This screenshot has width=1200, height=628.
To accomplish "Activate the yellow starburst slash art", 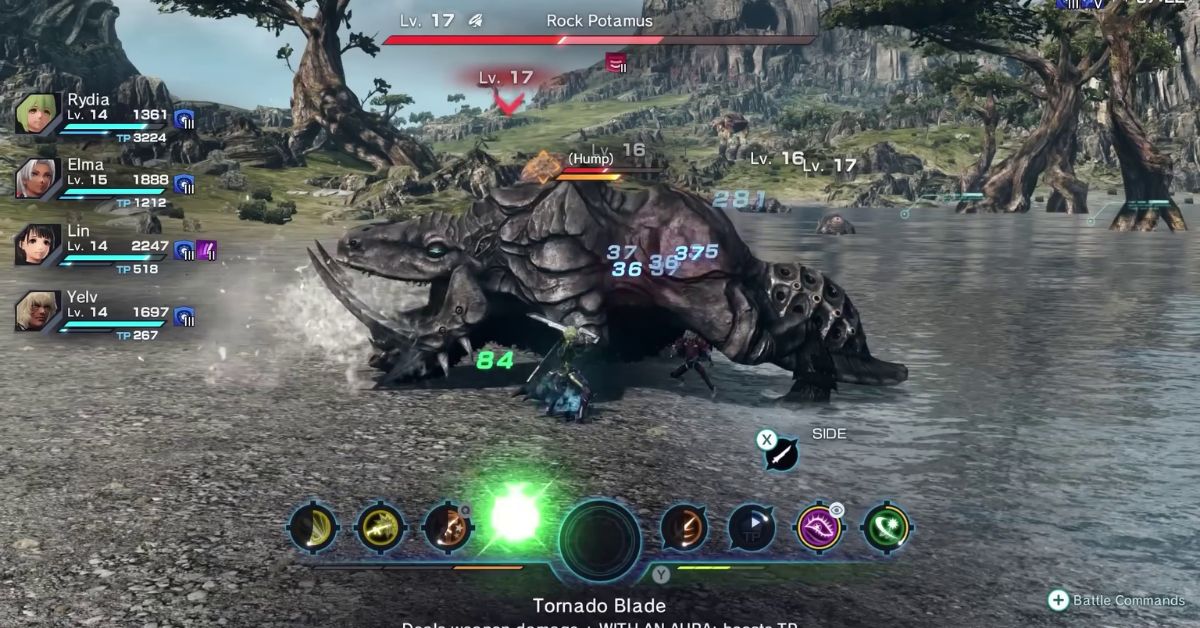I will [379, 526].
